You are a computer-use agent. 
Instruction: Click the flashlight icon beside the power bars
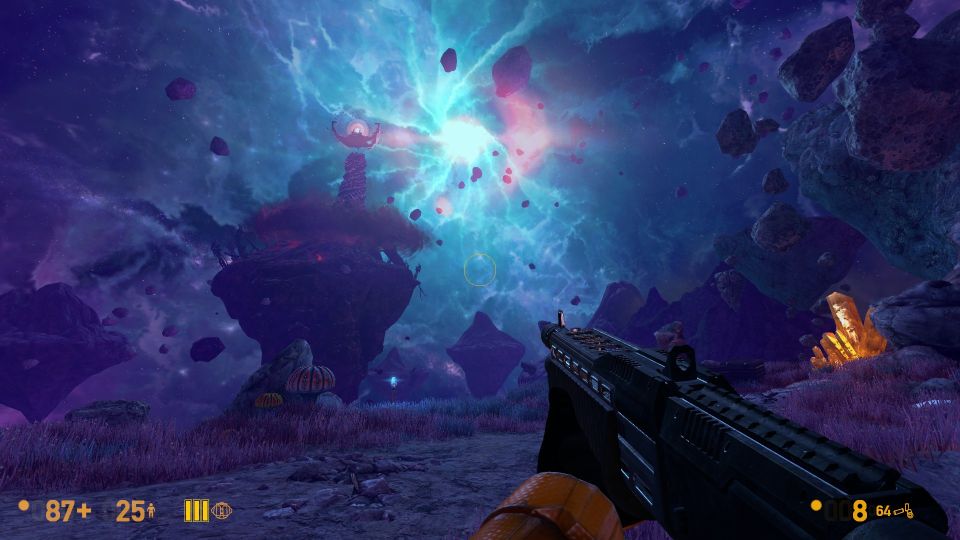(220, 511)
